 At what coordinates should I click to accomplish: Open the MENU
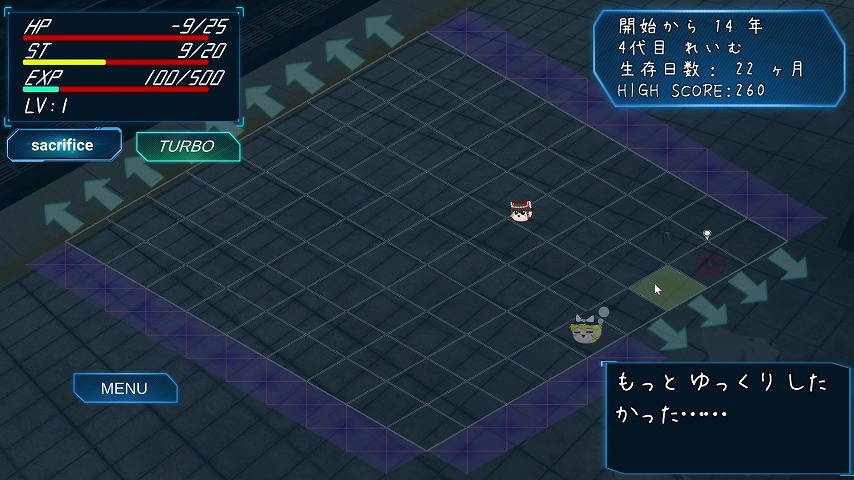click(x=124, y=388)
